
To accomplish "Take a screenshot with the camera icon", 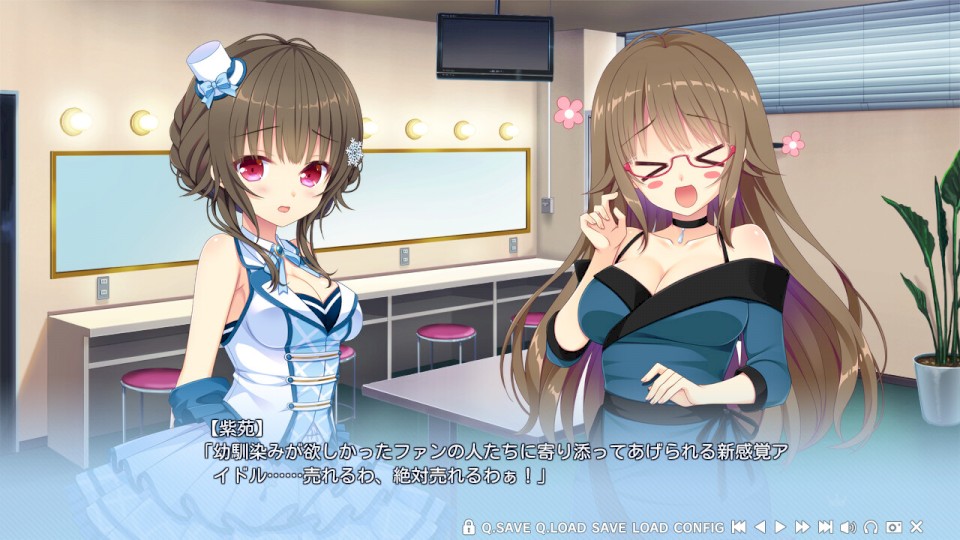I will [894, 527].
